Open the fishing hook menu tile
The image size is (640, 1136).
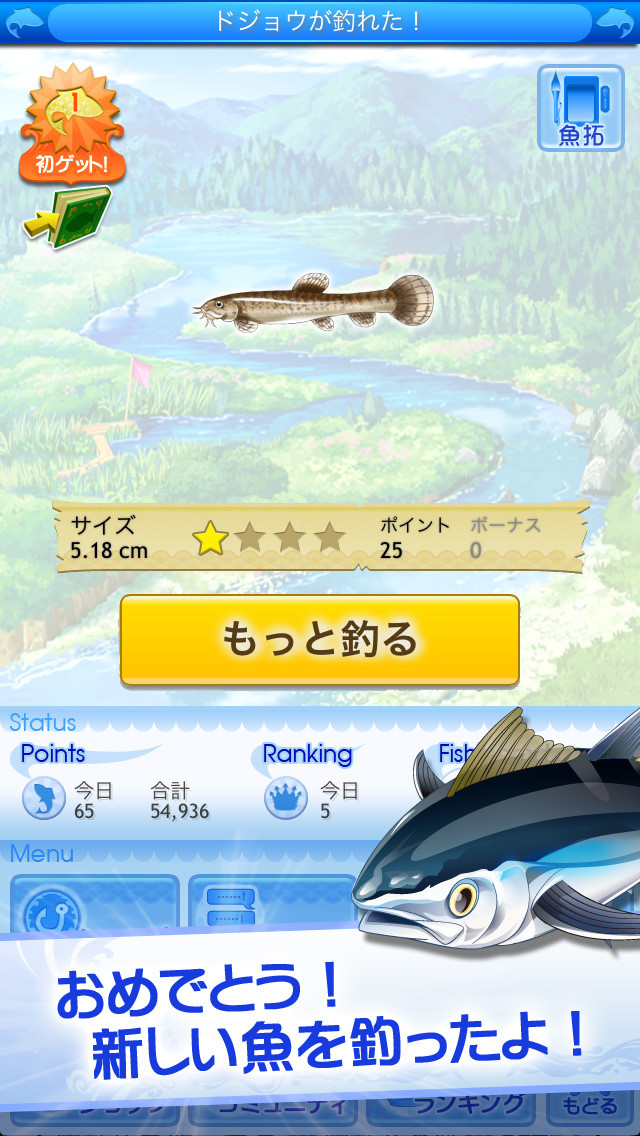pyautogui.click(x=94, y=907)
